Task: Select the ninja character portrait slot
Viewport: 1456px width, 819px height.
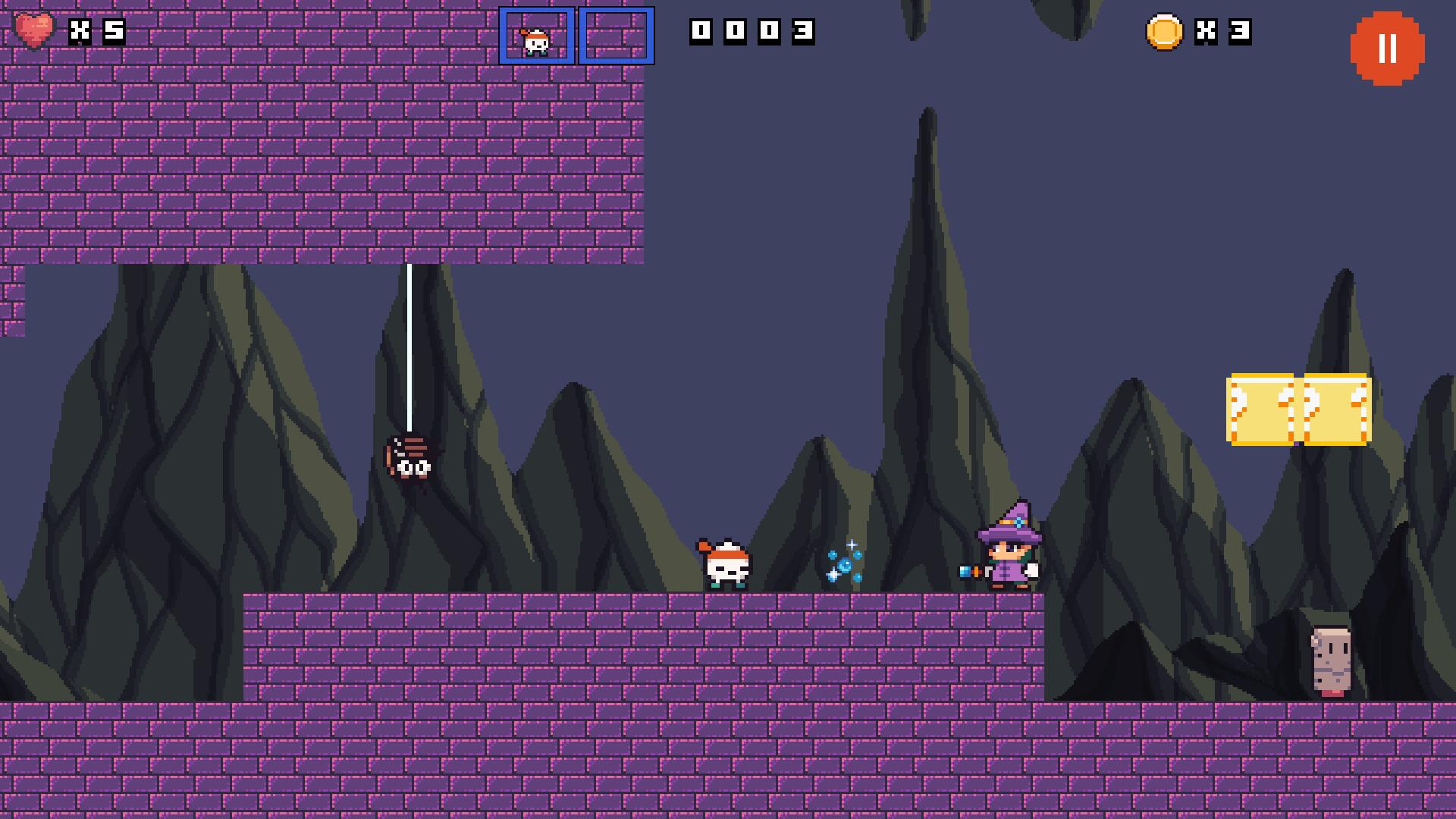Action: point(536,34)
